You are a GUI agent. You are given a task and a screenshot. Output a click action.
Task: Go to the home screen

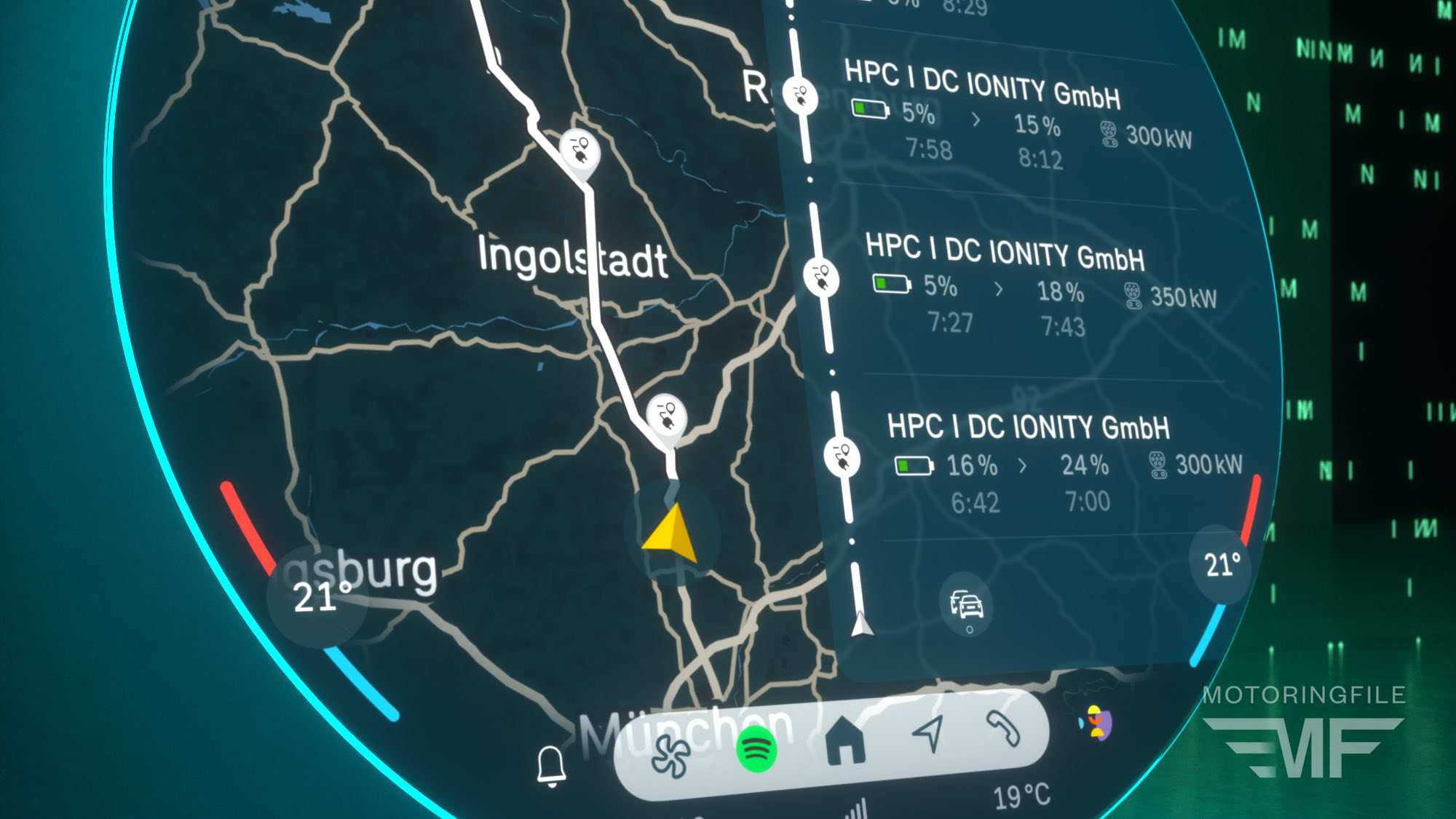point(846,740)
